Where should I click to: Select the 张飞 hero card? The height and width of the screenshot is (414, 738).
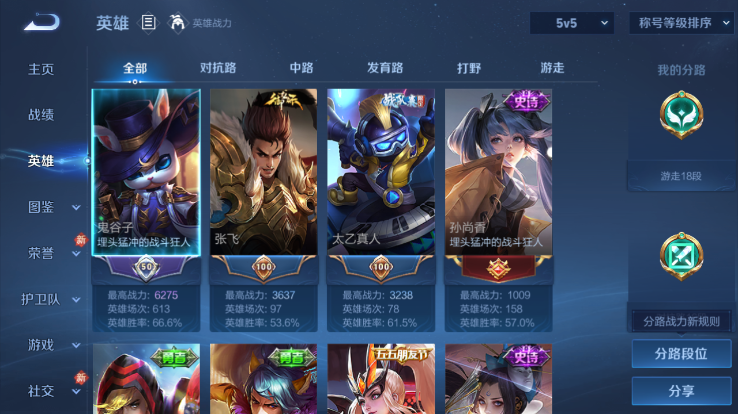(x=263, y=175)
